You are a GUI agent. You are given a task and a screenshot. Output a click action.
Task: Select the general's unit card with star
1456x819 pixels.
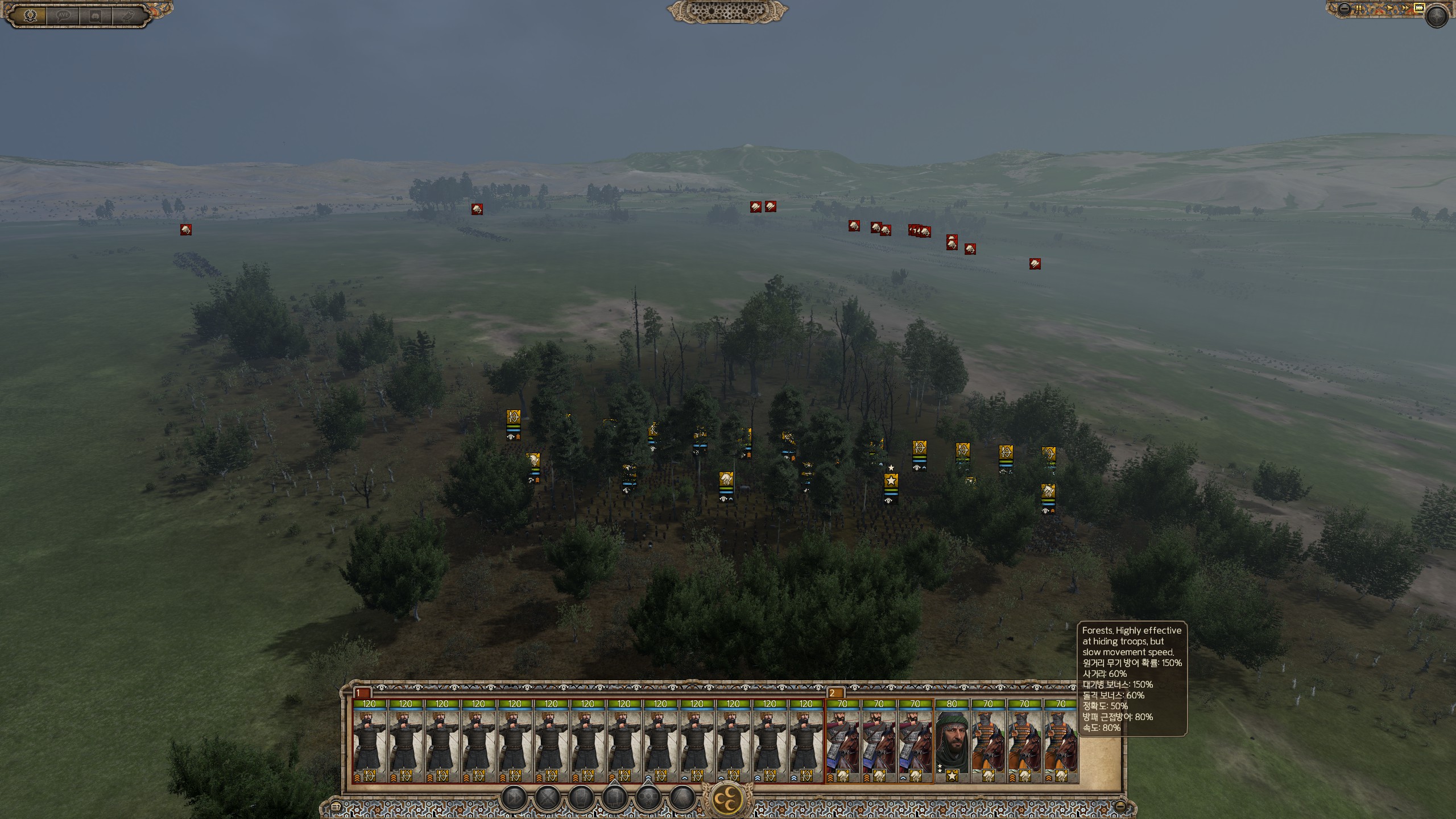[x=952, y=742]
